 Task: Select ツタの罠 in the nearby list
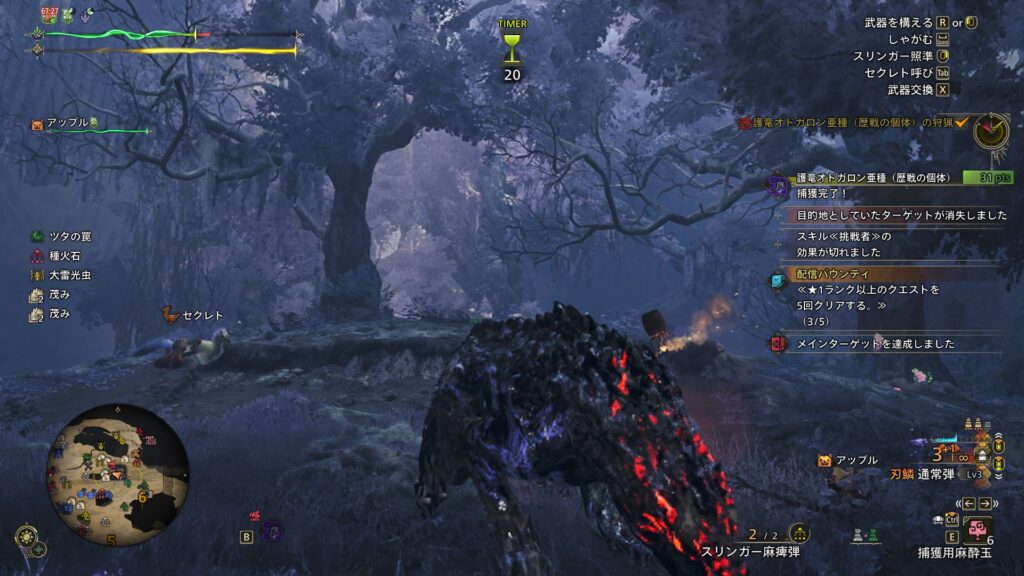point(61,237)
